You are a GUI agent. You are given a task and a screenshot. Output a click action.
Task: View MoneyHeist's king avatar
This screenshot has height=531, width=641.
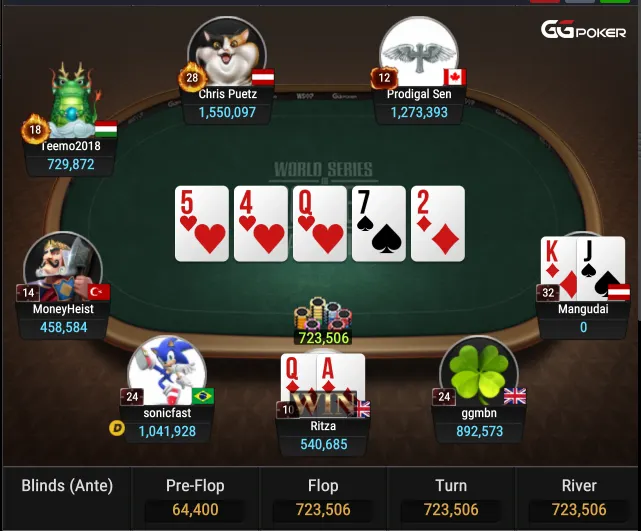(62, 268)
